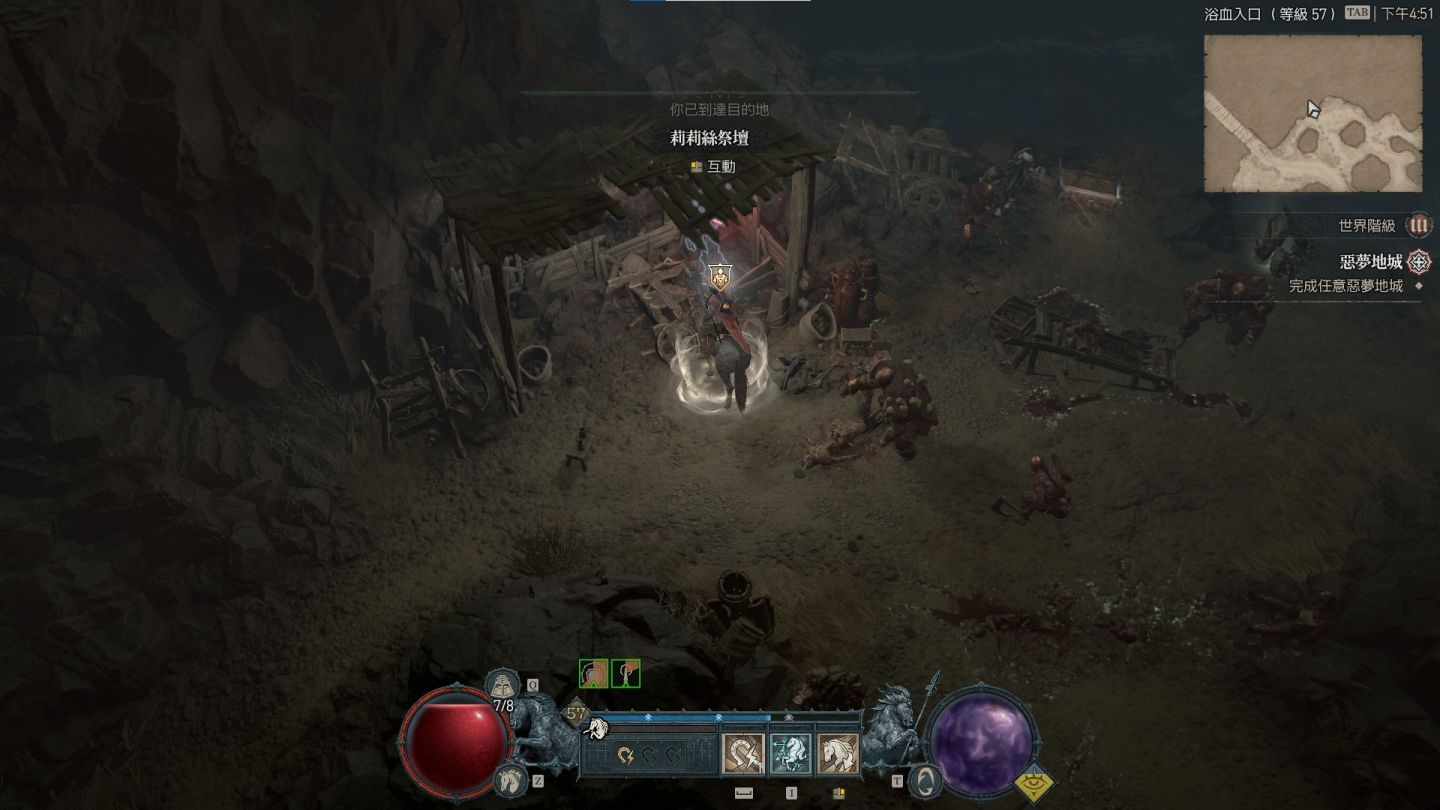1440x810 pixels.
Task: Activate the horseshoe lightning mount skill
Action: 743,755
